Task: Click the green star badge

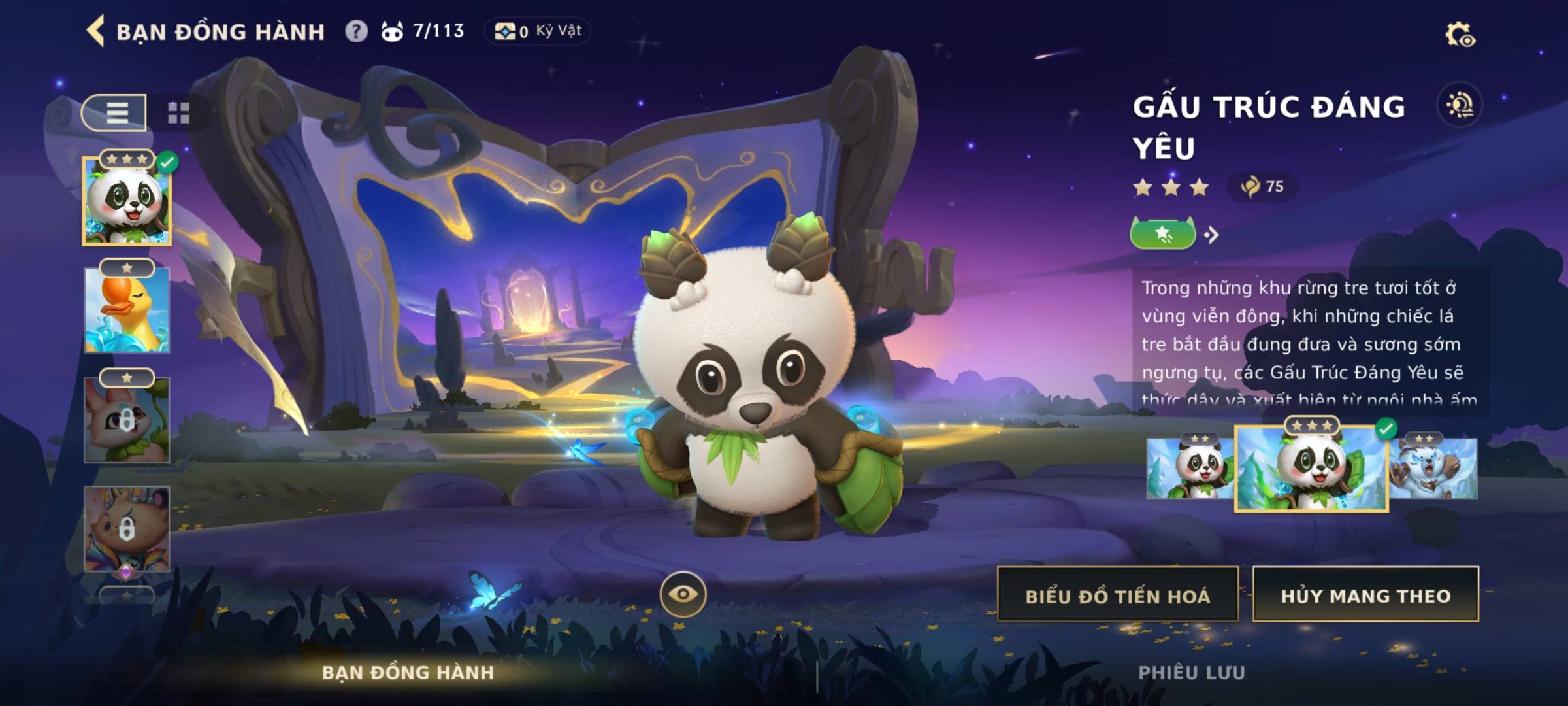Action: point(1163,233)
